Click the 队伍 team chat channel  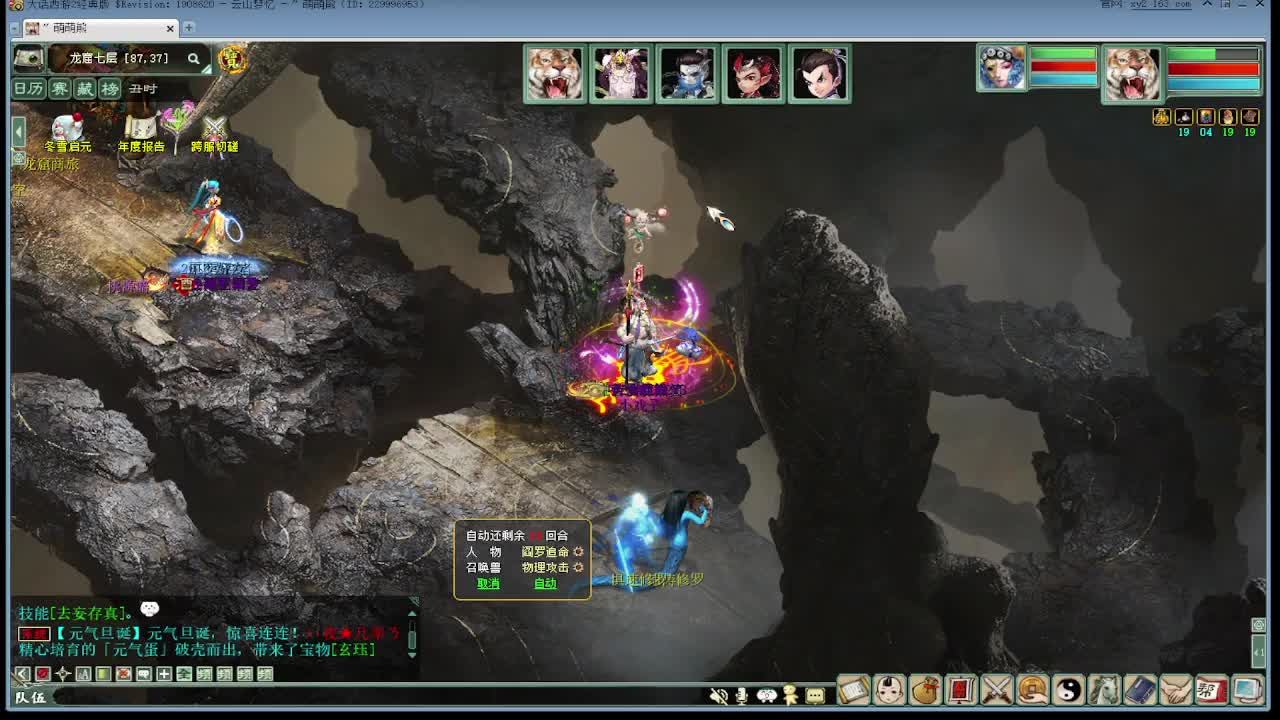30,697
